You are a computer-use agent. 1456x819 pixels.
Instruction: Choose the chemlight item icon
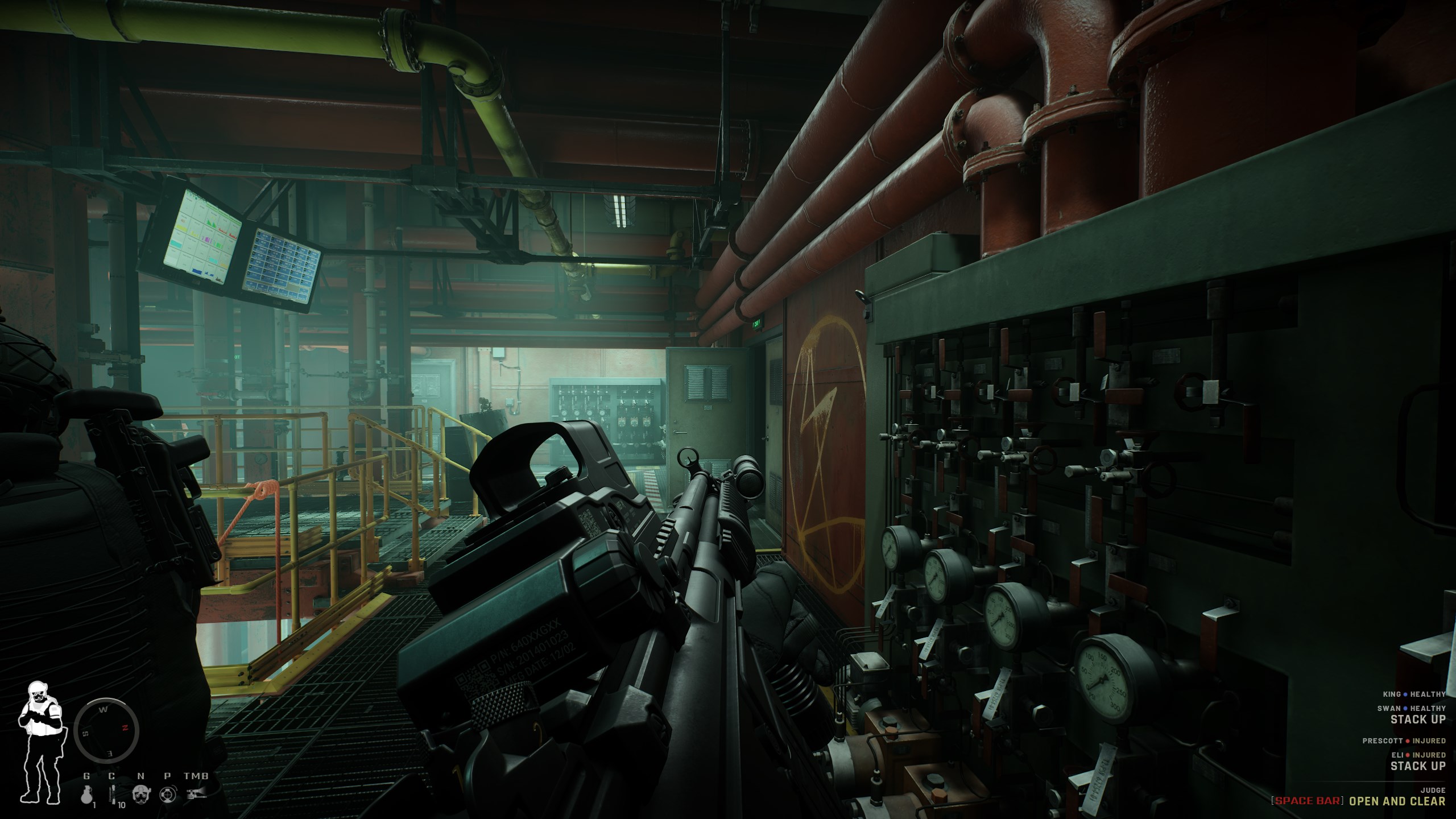tap(113, 793)
